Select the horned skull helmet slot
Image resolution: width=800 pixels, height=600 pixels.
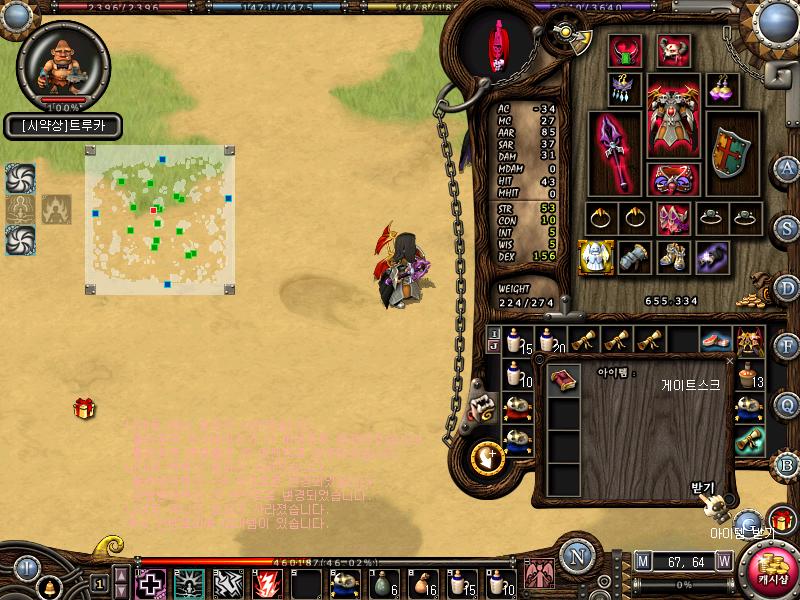tap(673, 50)
